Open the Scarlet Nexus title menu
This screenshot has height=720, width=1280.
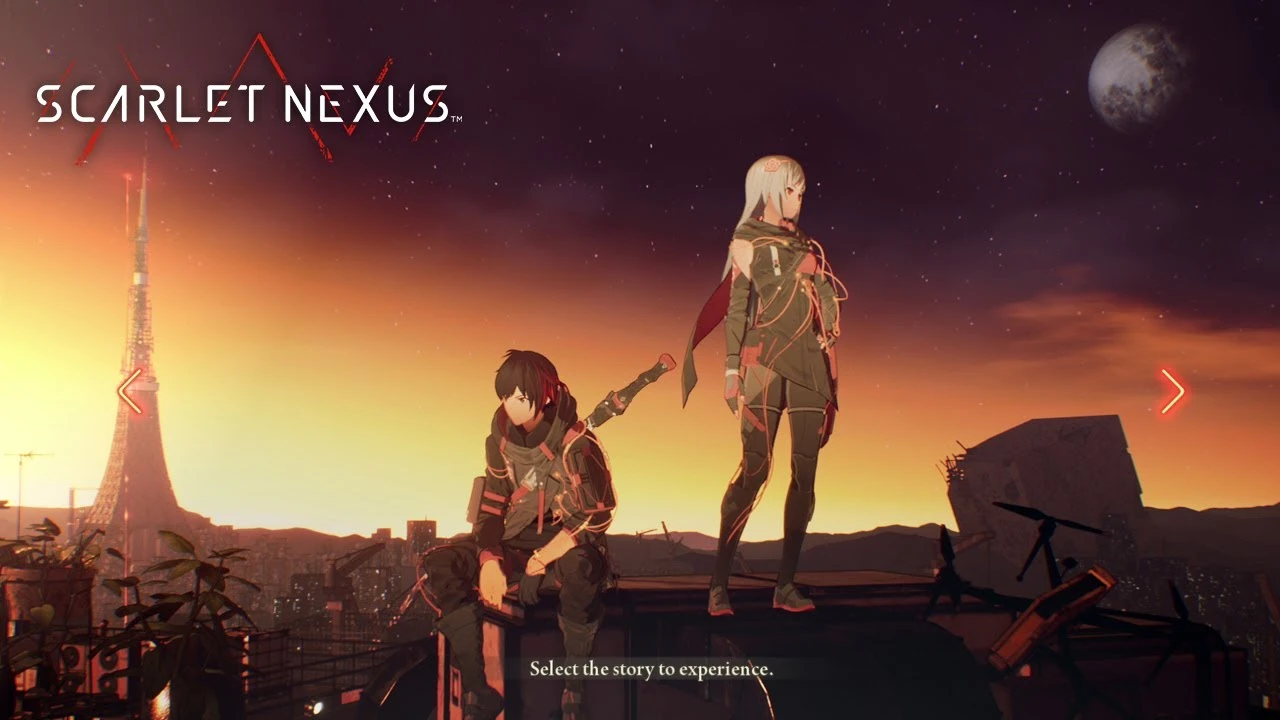point(243,100)
